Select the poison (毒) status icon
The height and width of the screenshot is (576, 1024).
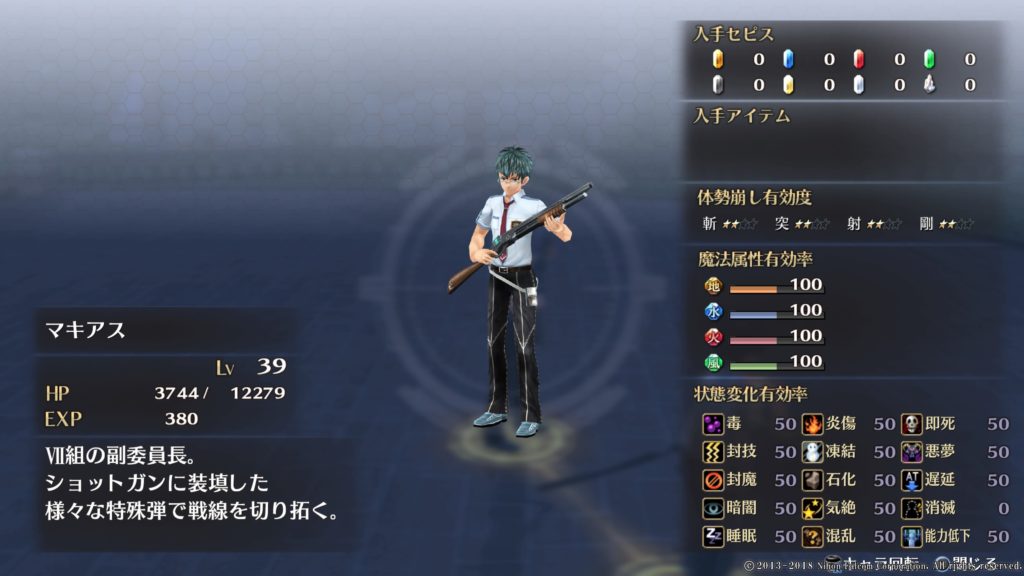coord(712,424)
